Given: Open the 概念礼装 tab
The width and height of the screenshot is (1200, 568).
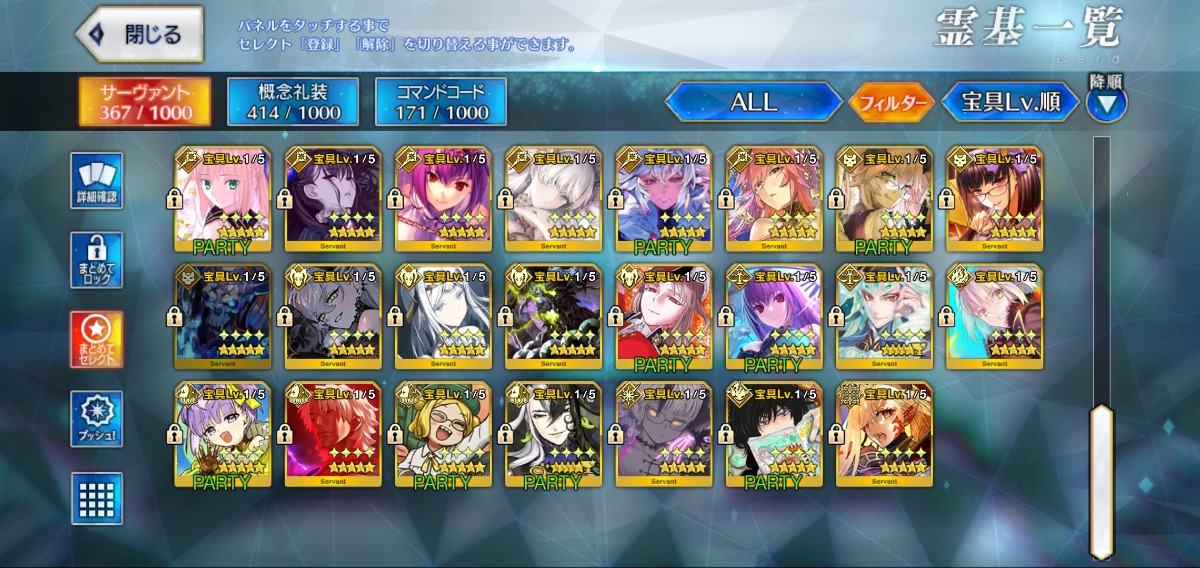Looking at the screenshot, I should click(x=292, y=102).
